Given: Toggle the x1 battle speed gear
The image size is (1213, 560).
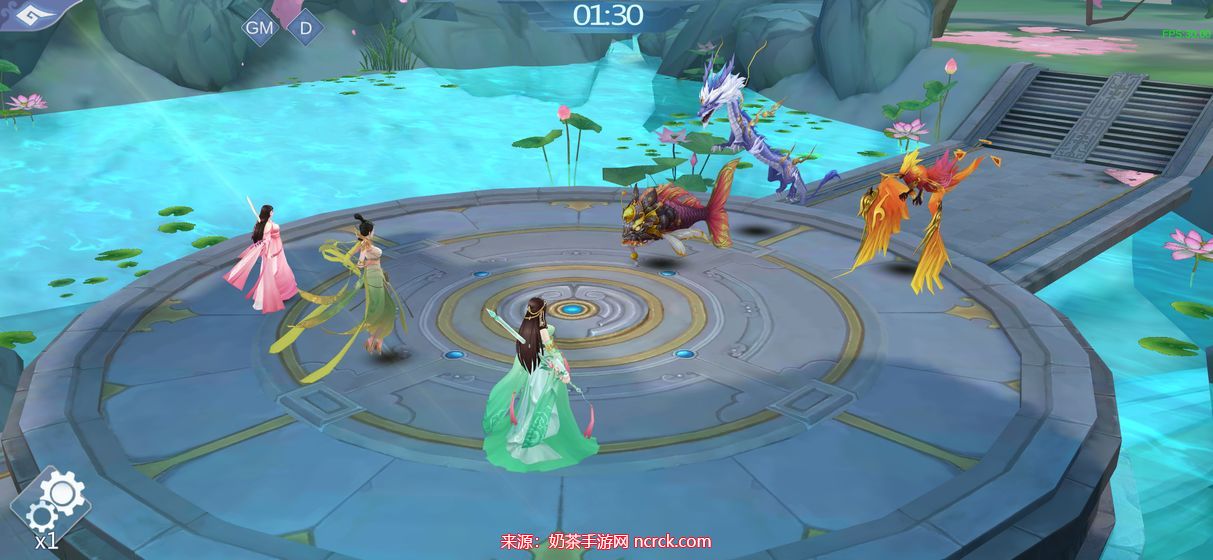Looking at the screenshot, I should coord(53,506).
